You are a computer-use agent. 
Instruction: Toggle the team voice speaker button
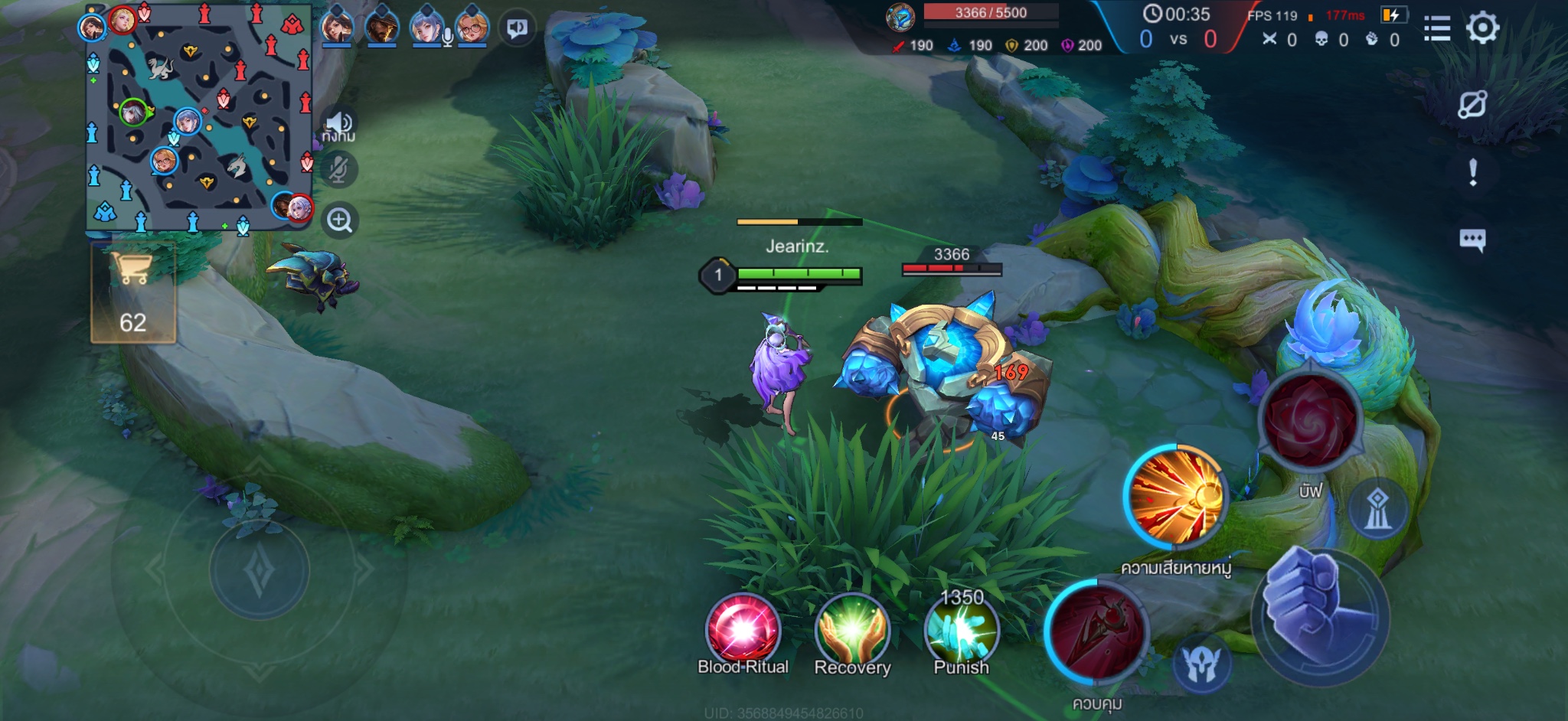338,124
